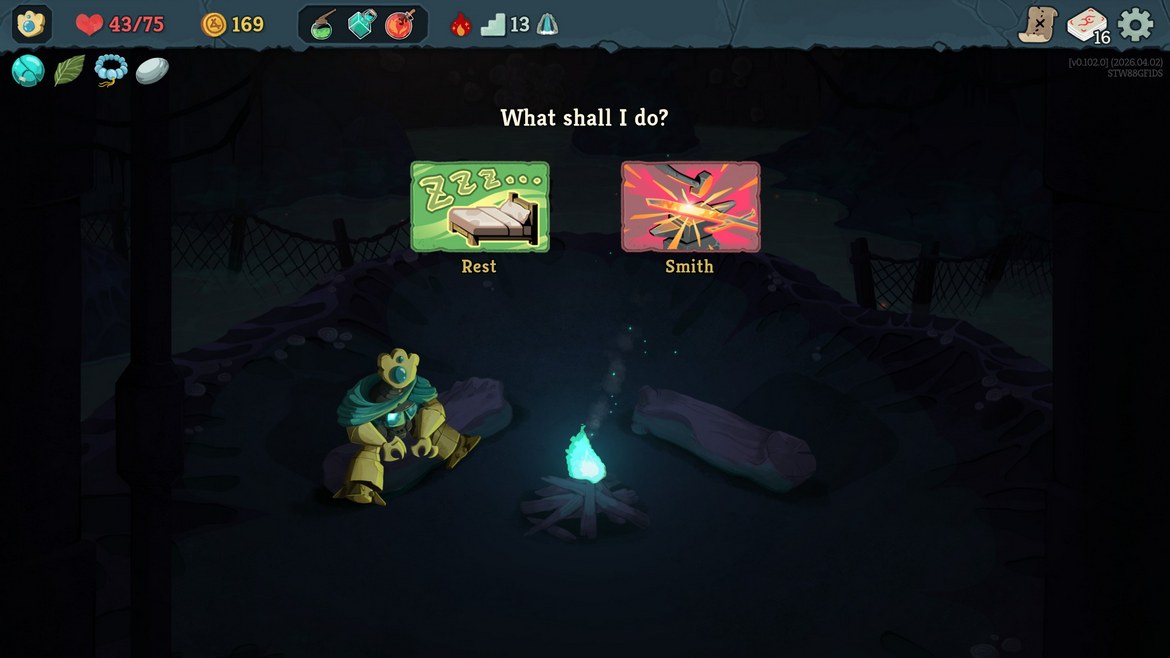Click the red flame icon in top bar

460,25
